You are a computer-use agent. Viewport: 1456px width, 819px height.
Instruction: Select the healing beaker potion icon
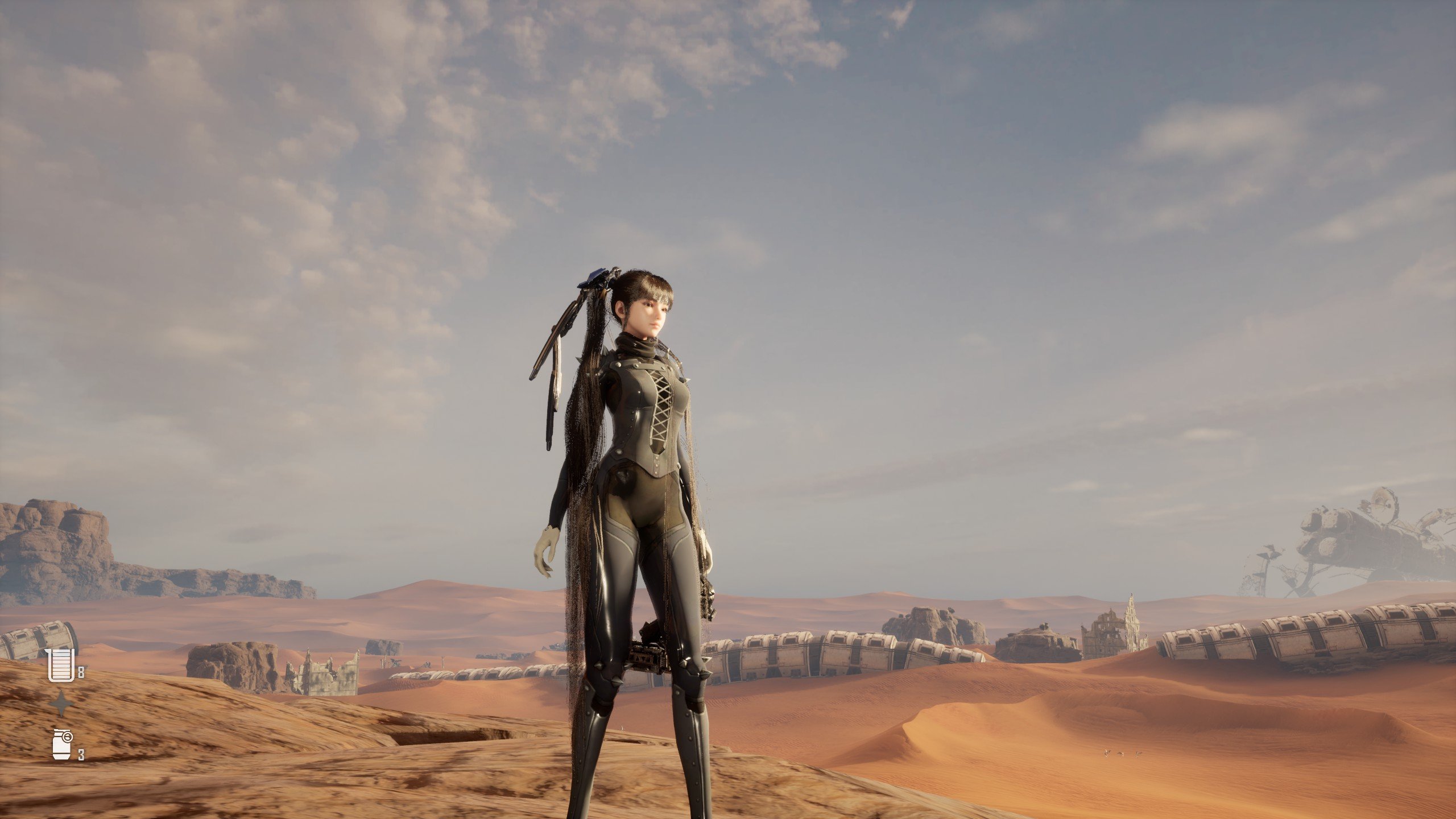tap(60, 665)
